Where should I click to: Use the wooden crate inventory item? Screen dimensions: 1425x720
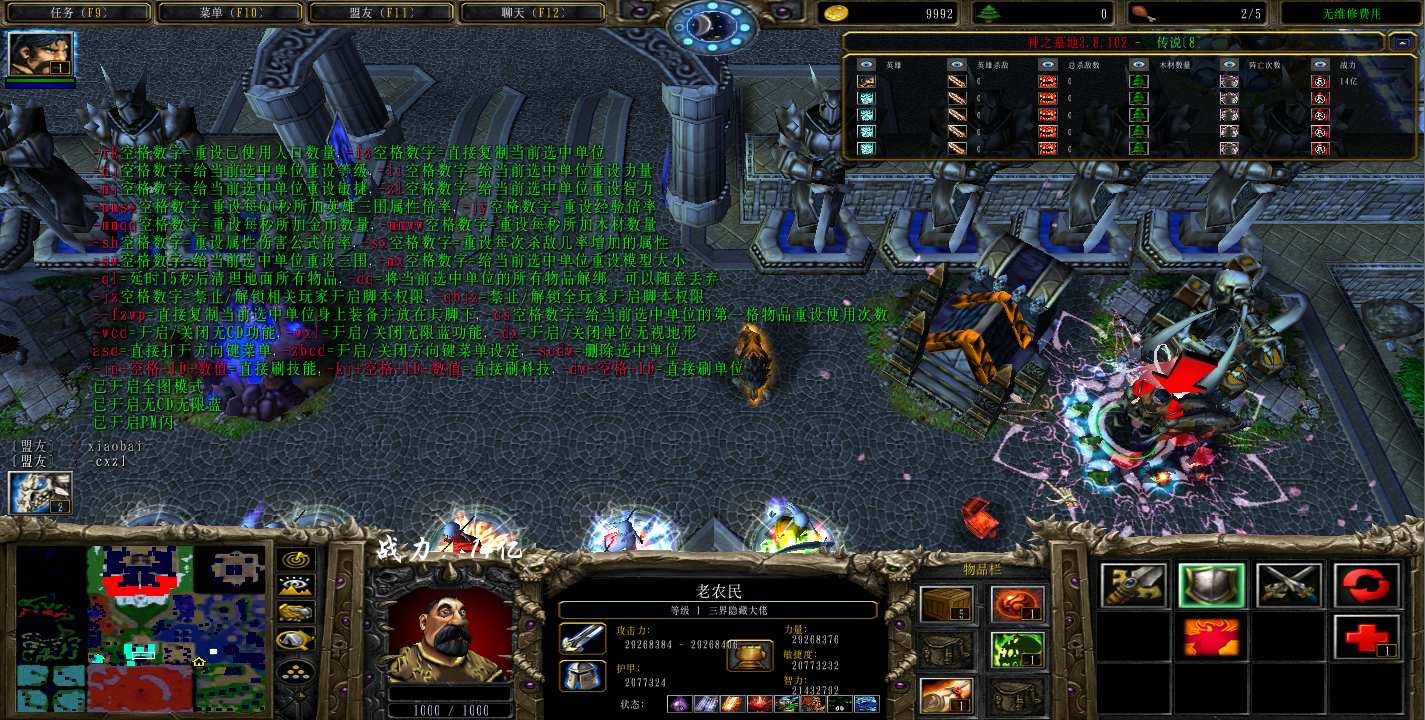(945, 605)
